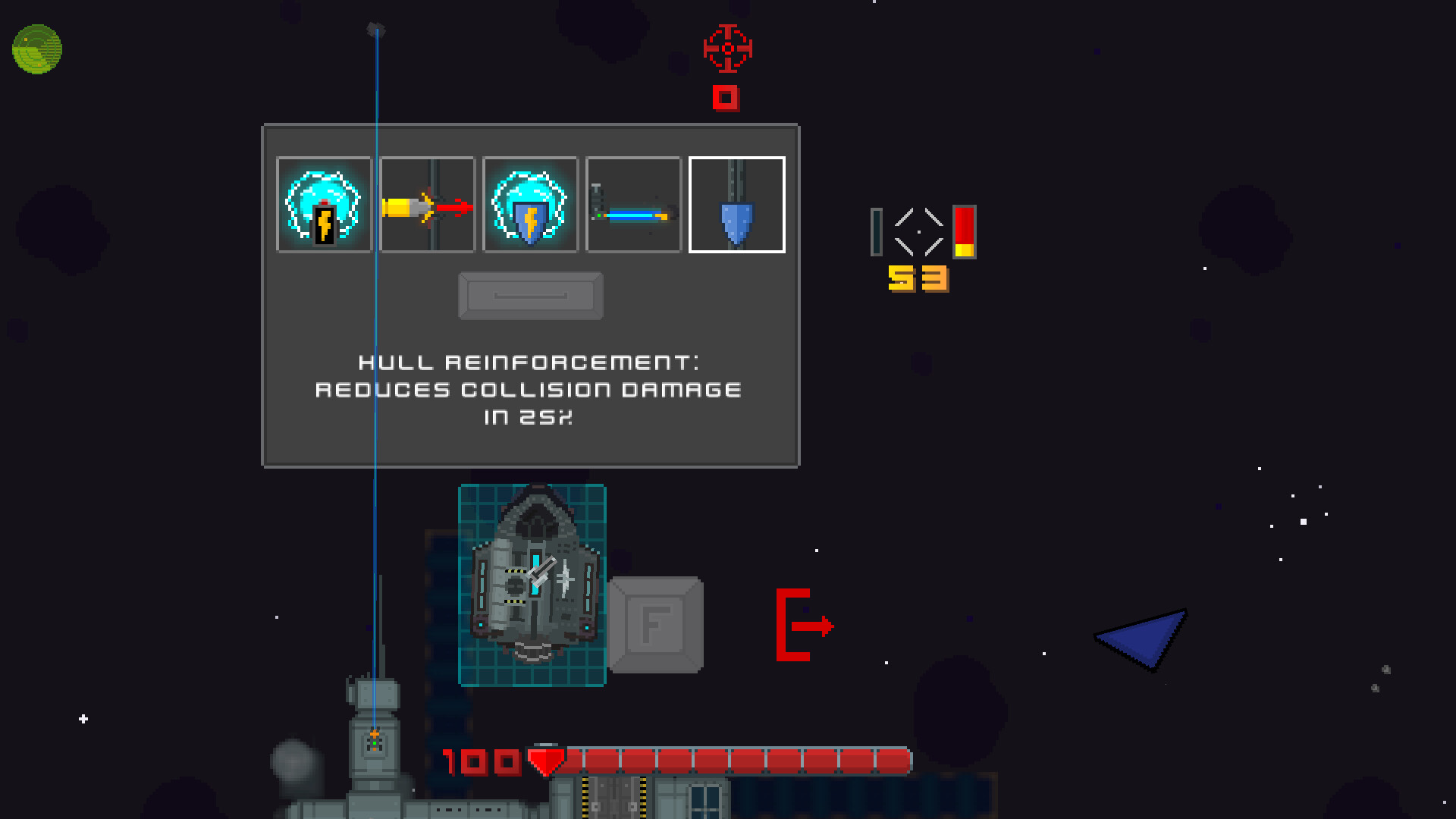Click the red crosshair target marker

[726, 48]
